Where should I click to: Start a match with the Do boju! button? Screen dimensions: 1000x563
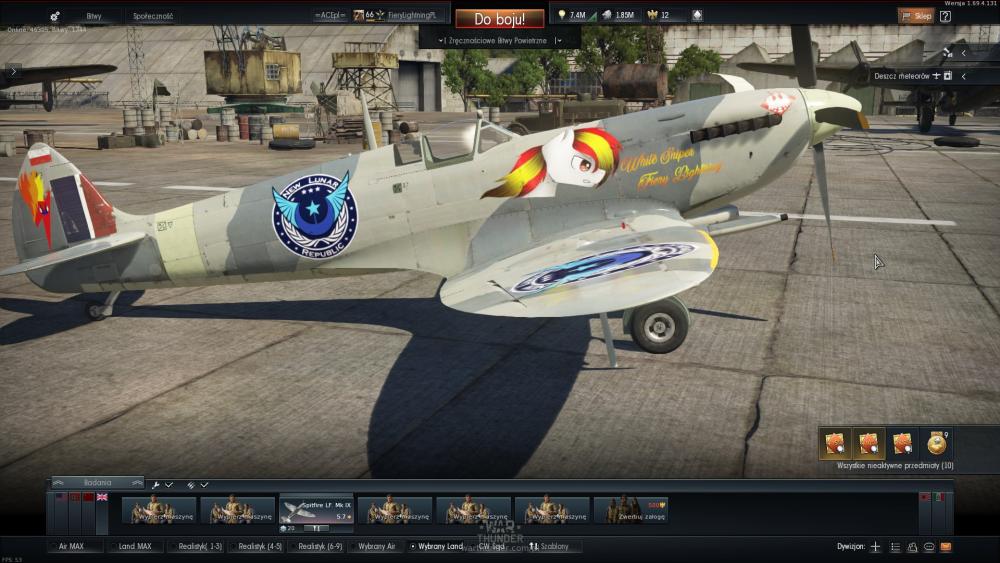(499, 18)
